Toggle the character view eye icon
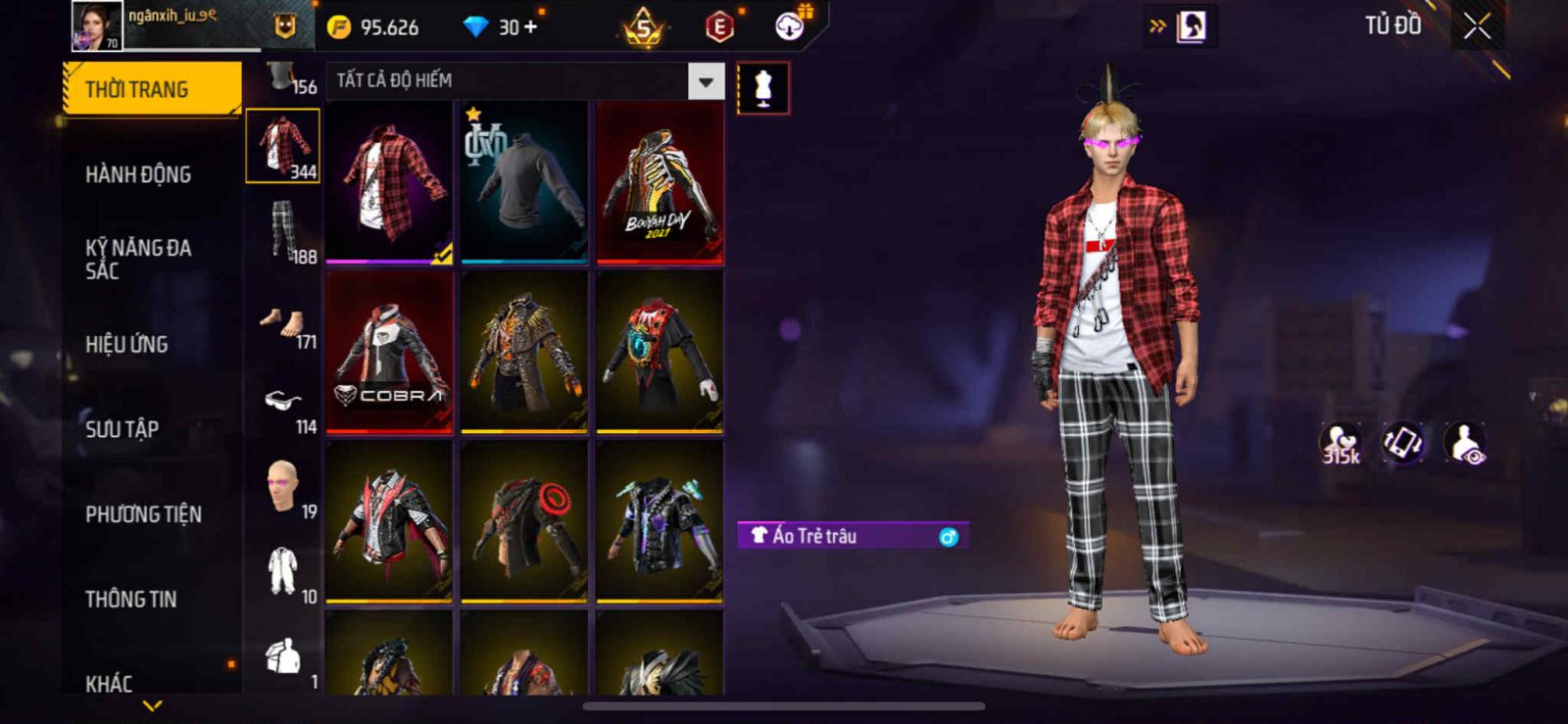Screen dimensions: 1568x724 tap(1465, 444)
